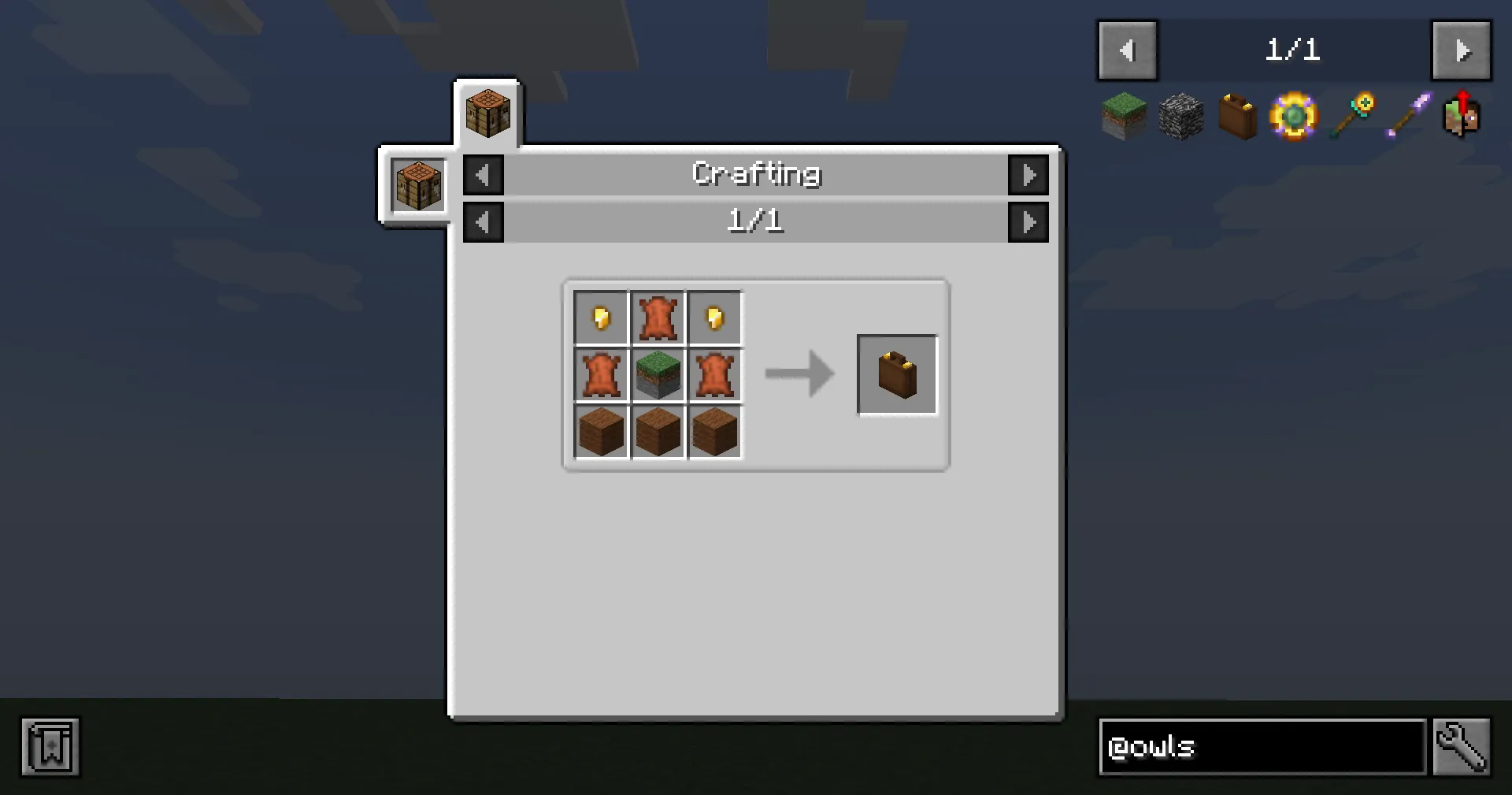Click the glowing portal eye item
The width and height of the screenshot is (1512, 795).
[x=1294, y=117]
